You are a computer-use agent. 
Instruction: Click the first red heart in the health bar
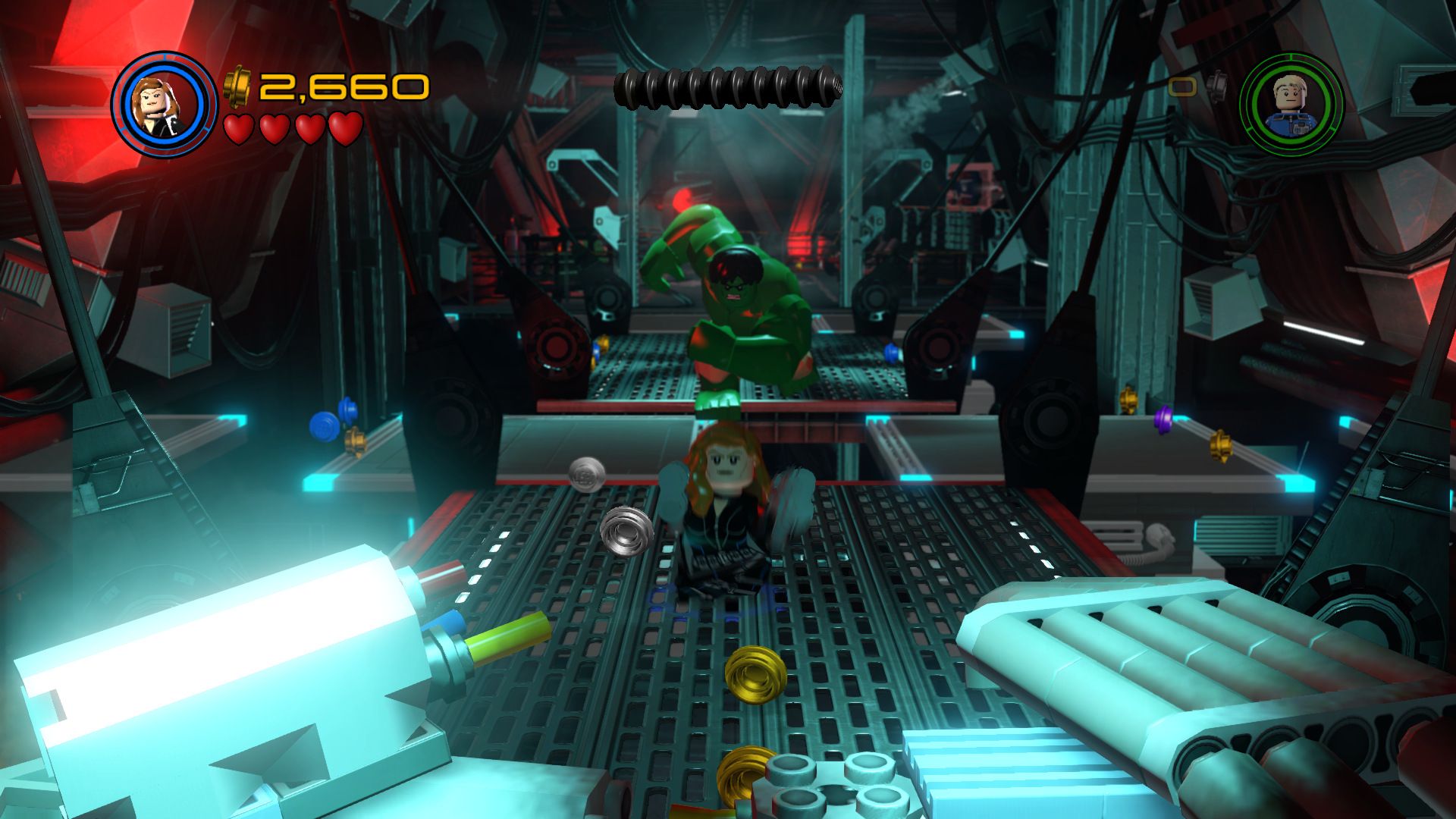[239, 130]
